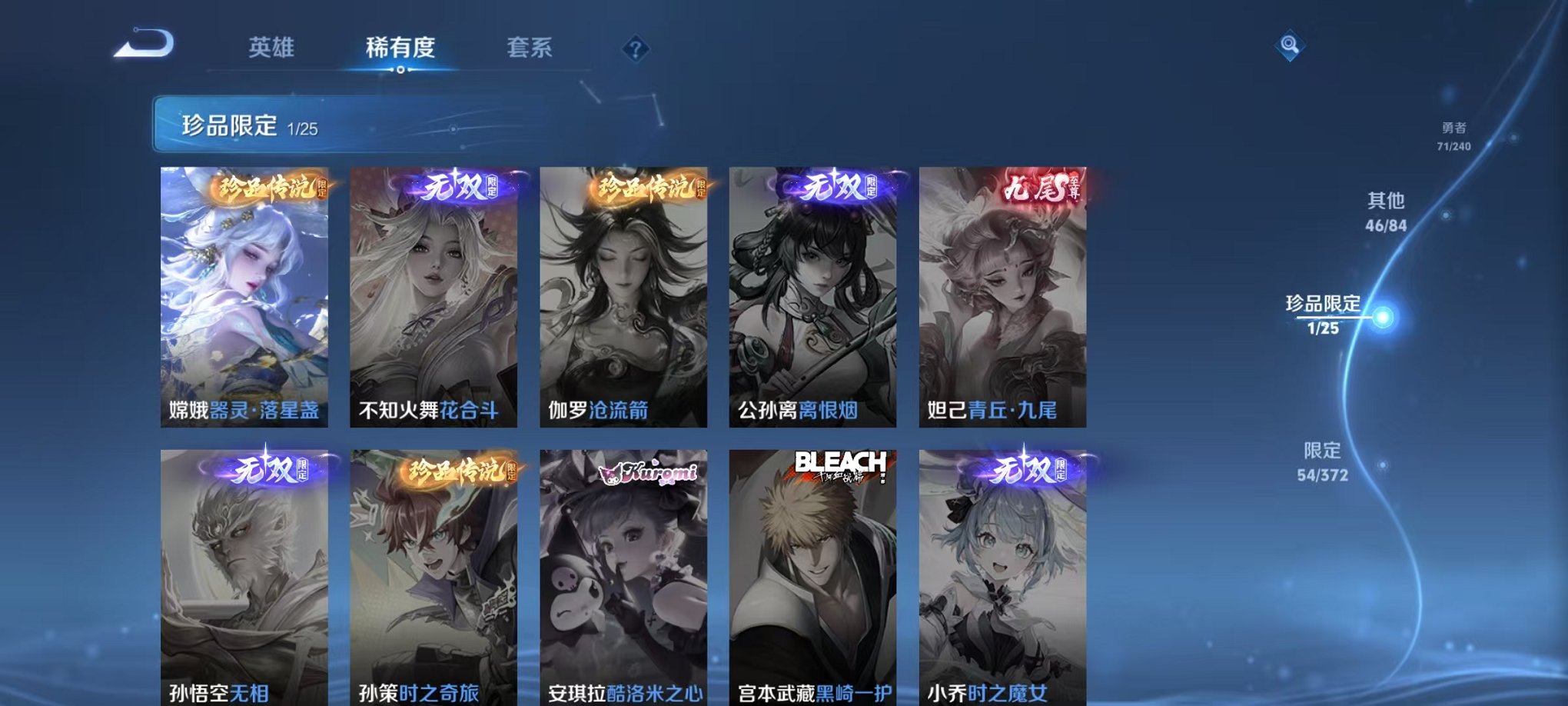
Task: Open the diamond-shaped help question mark icon
Action: pyautogui.click(x=634, y=49)
